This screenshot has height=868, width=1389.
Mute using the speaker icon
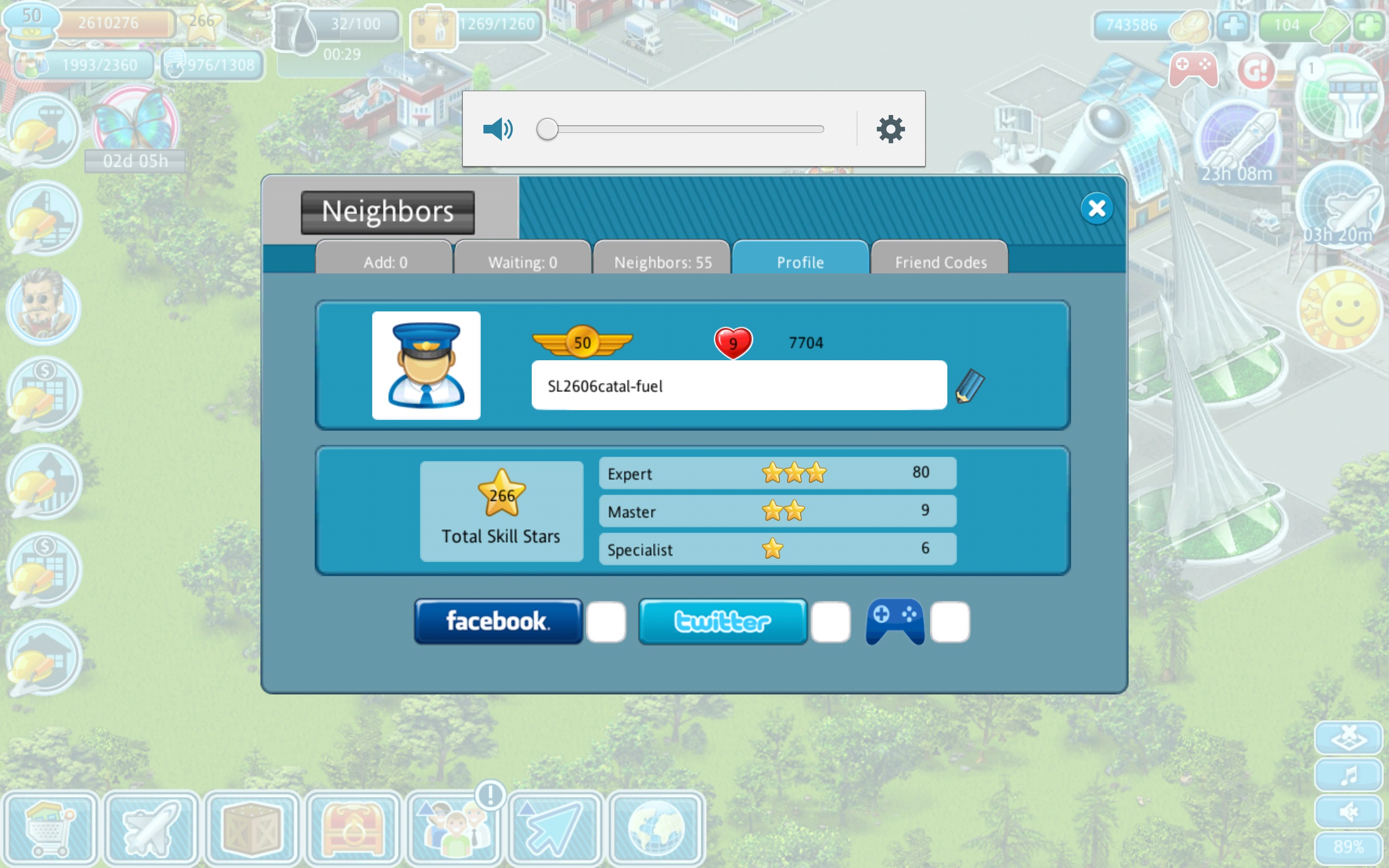498,129
